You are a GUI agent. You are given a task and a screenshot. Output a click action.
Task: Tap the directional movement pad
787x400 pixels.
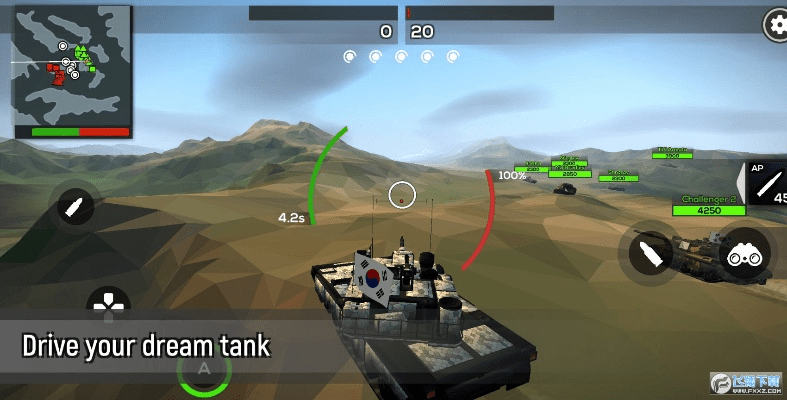coord(108,301)
